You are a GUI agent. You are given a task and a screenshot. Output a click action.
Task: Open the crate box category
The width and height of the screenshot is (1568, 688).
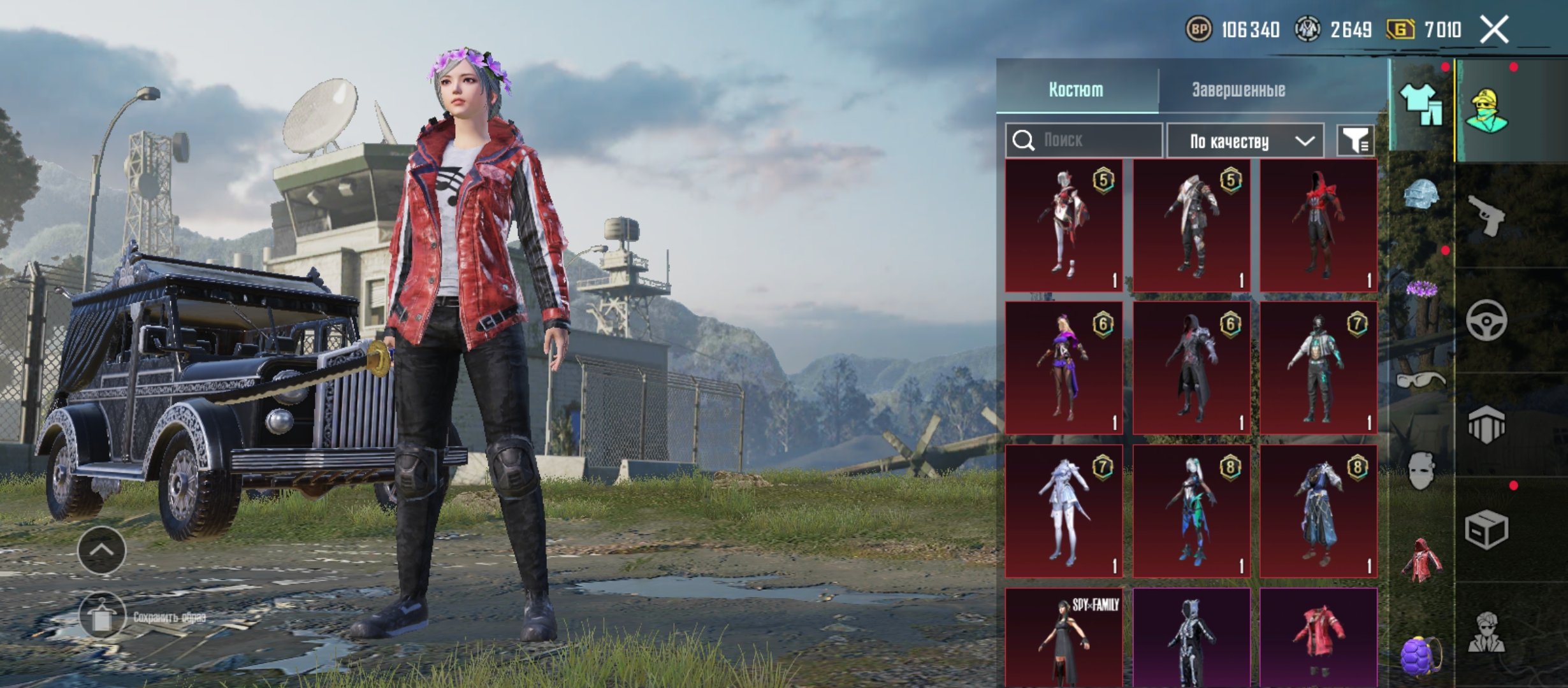(x=1486, y=530)
